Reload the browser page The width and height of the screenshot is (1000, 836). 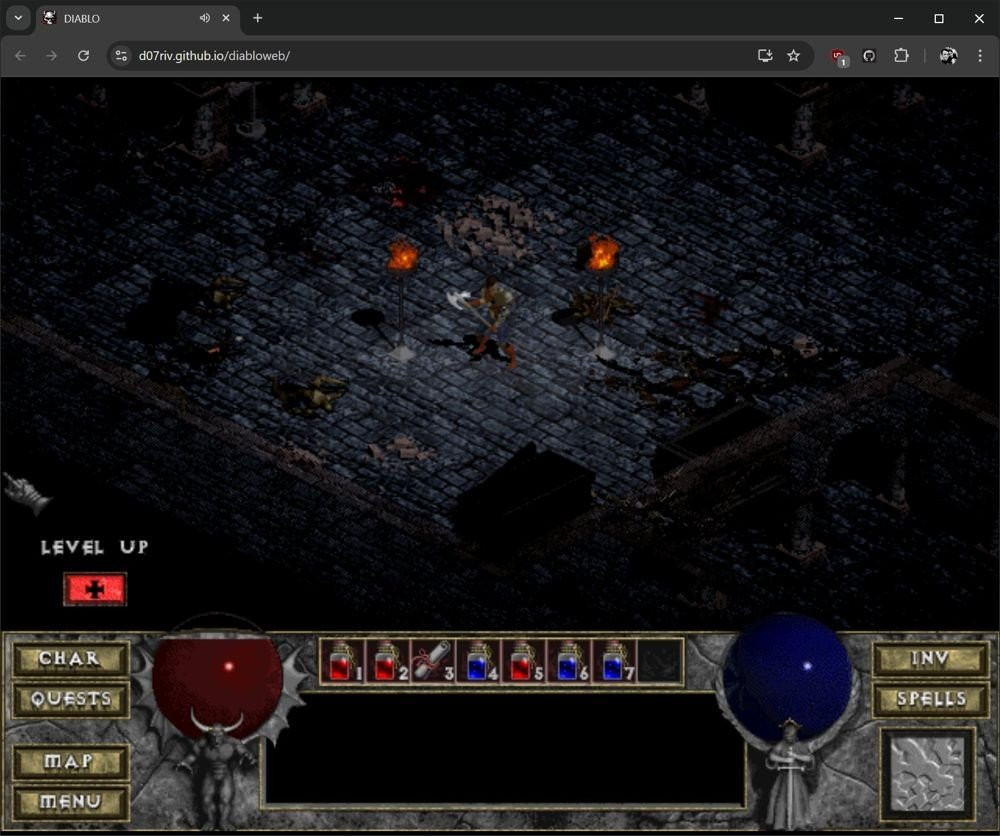click(84, 56)
